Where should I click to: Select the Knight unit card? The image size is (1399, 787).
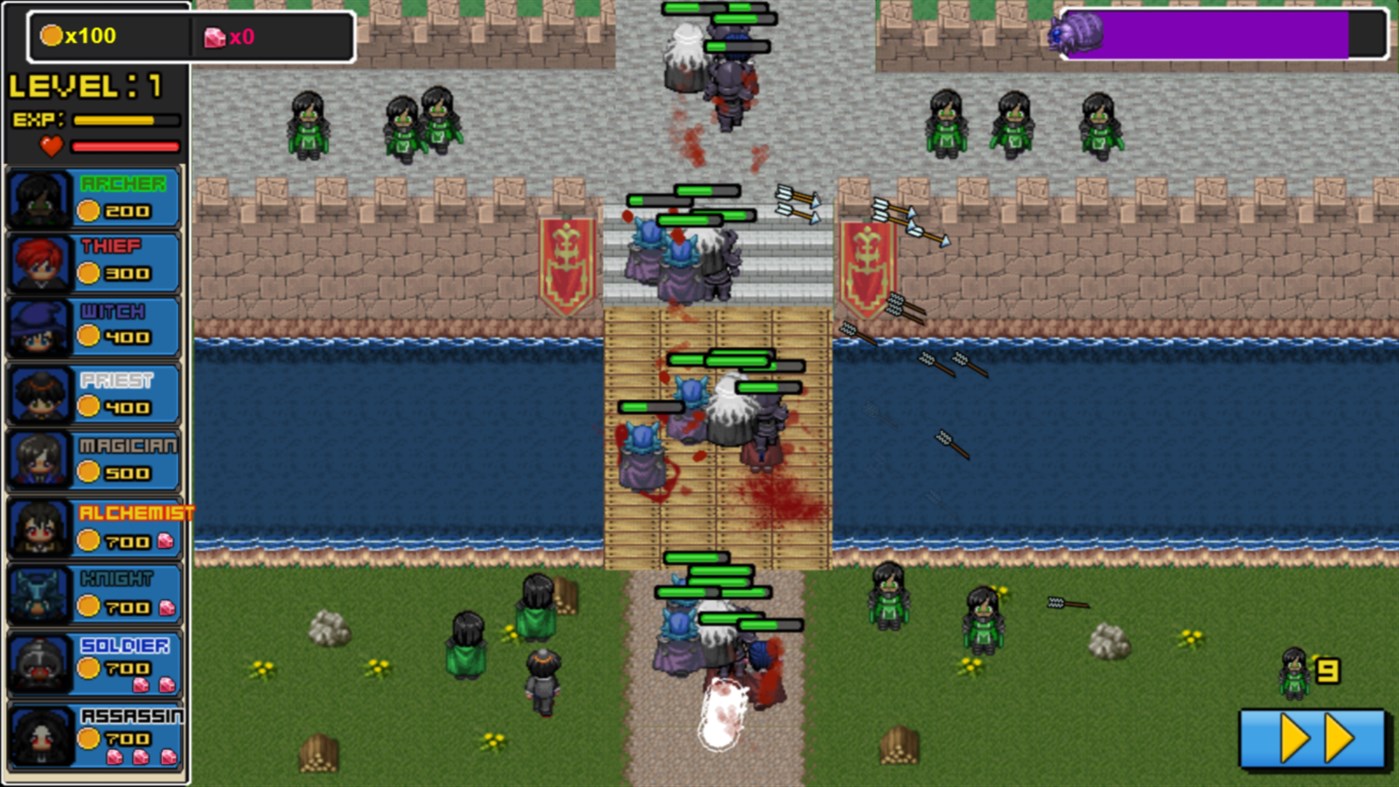93,594
